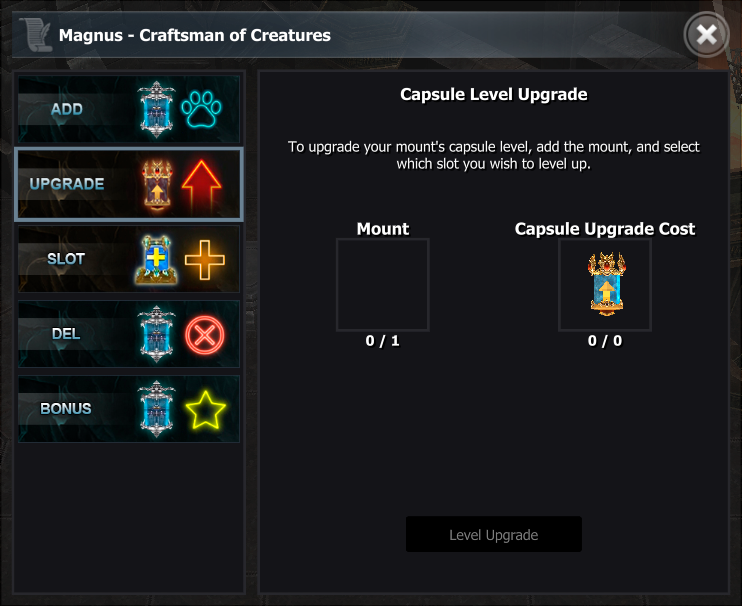Select the UPGRADE tab
The height and width of the screenshot is (606, 742).
(x=128, y=184)
